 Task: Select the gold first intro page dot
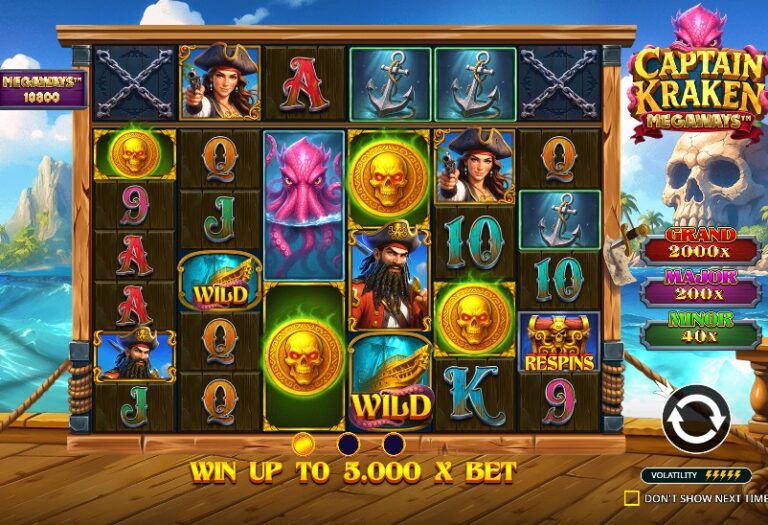tap(303, 444)
